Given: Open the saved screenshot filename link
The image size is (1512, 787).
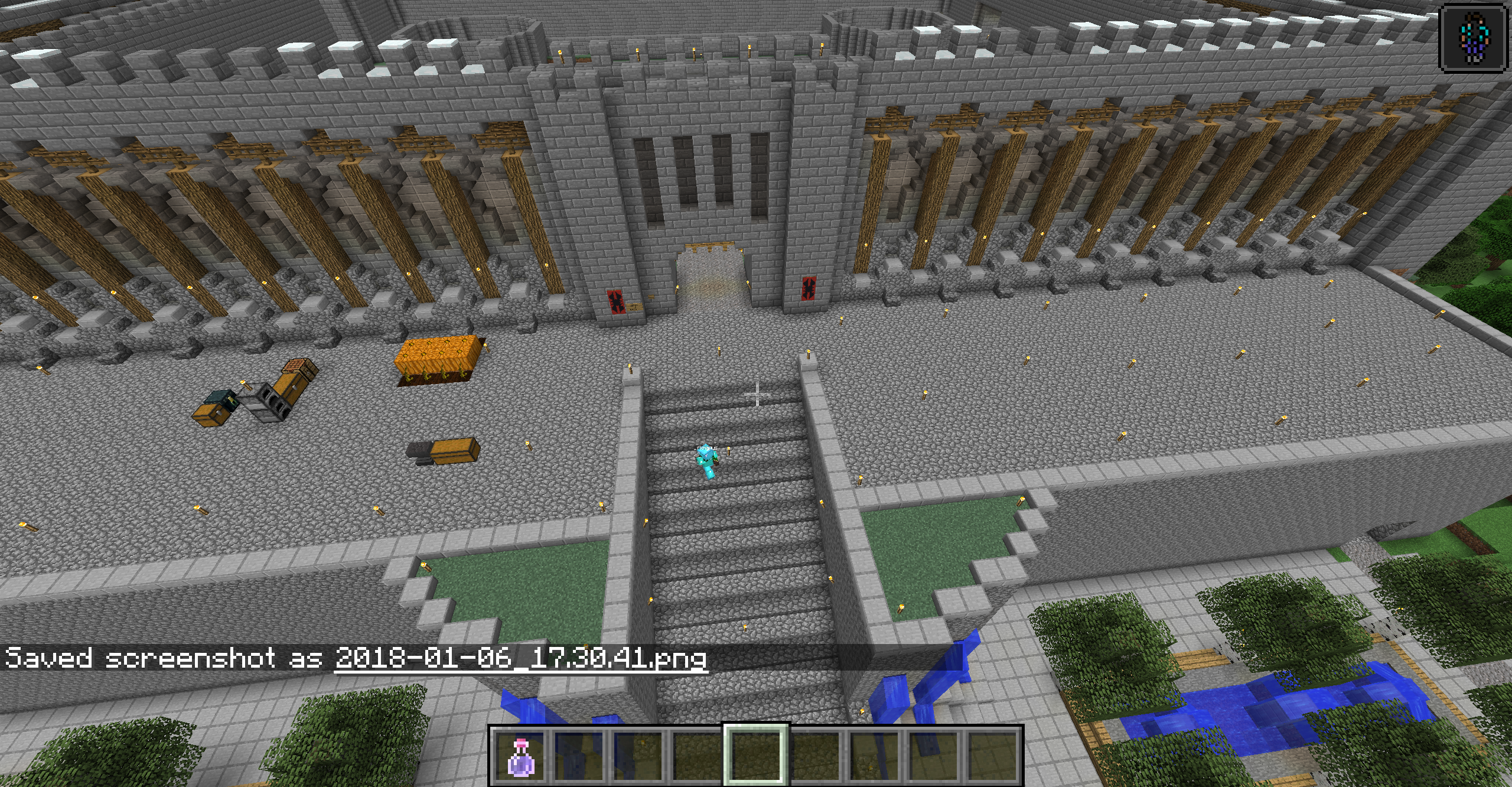Looking at the screenshot, I should click(x=521, y=658).
